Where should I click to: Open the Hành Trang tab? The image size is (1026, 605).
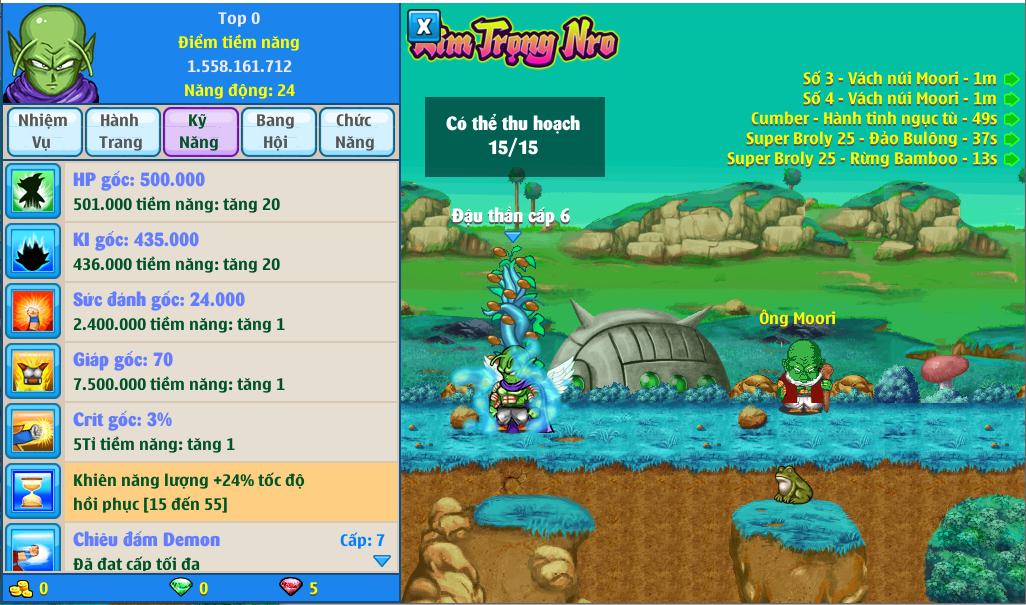click(x=120, y=132)
